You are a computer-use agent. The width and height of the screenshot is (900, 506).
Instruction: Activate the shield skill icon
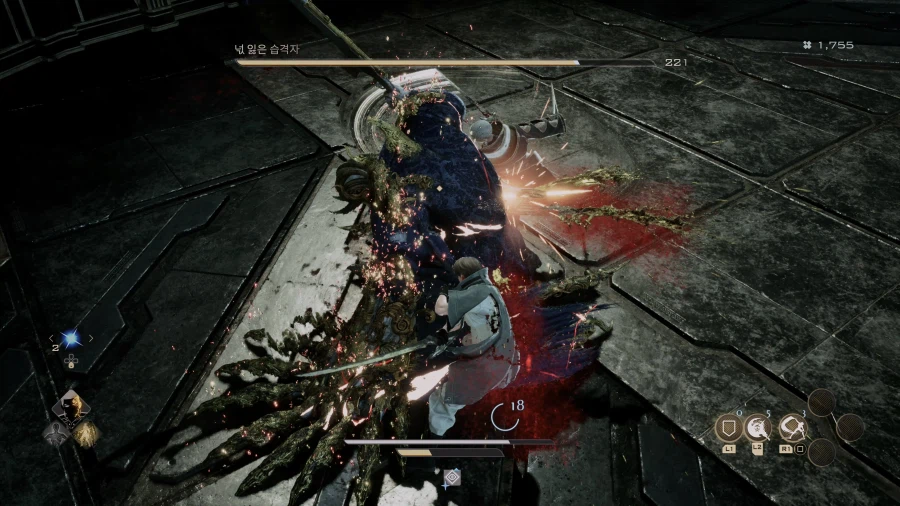click(727, 429)
